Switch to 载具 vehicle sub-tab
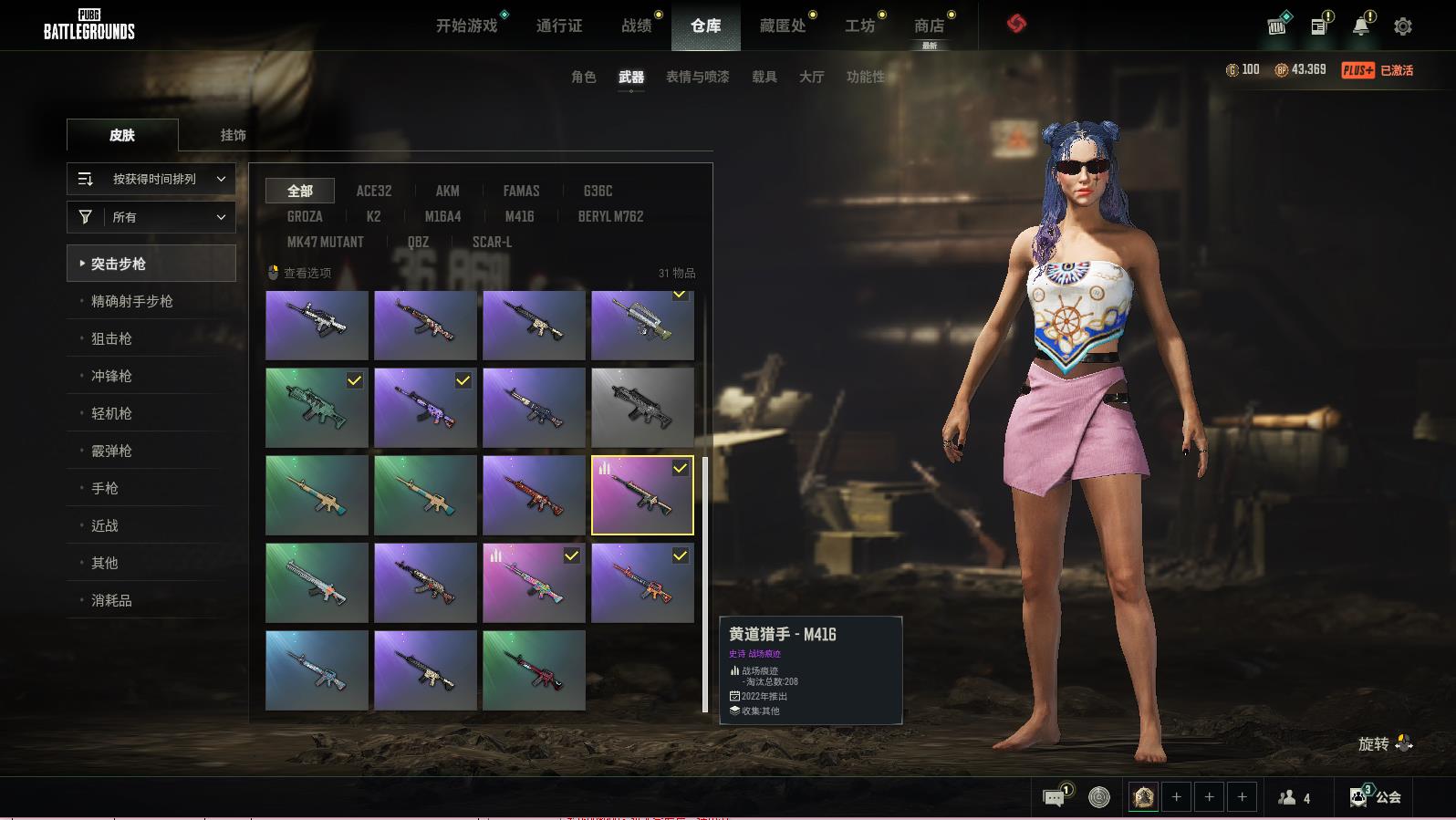Image resolution: width=1456 pixels, height=820 pixels. coord(764,77)
